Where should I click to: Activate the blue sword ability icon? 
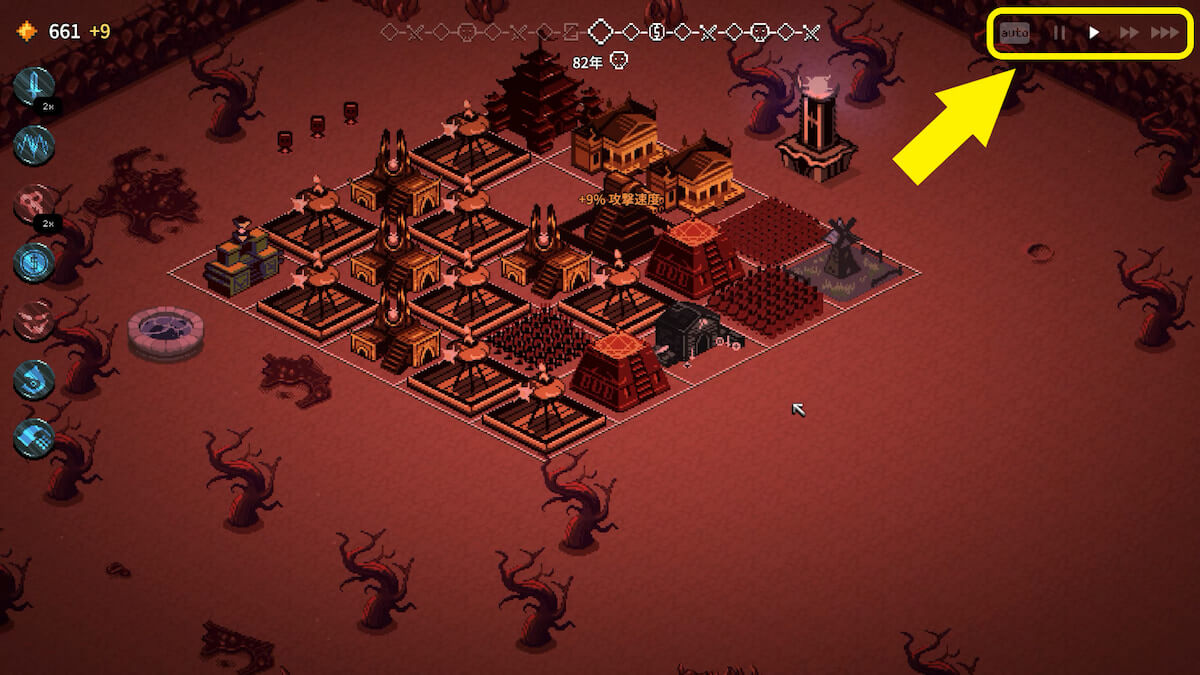click(x=34, y=87)
